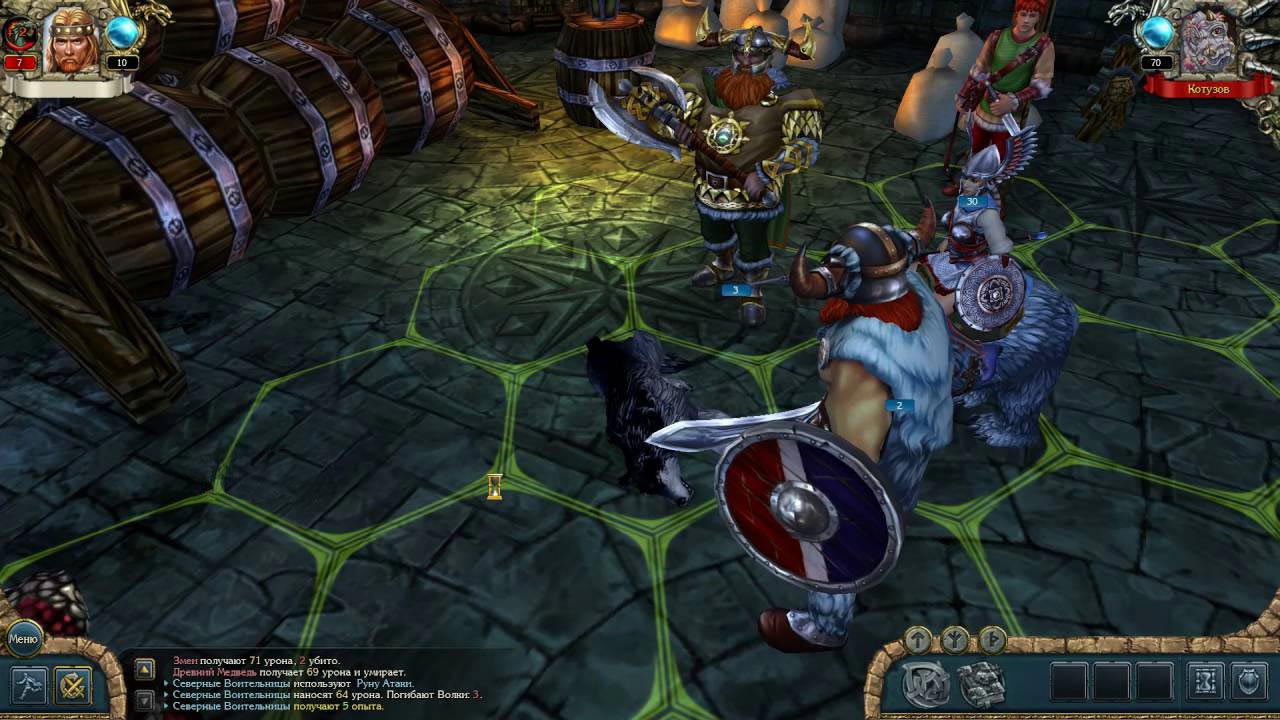Click the hourglass wait button

[1205, 683]
